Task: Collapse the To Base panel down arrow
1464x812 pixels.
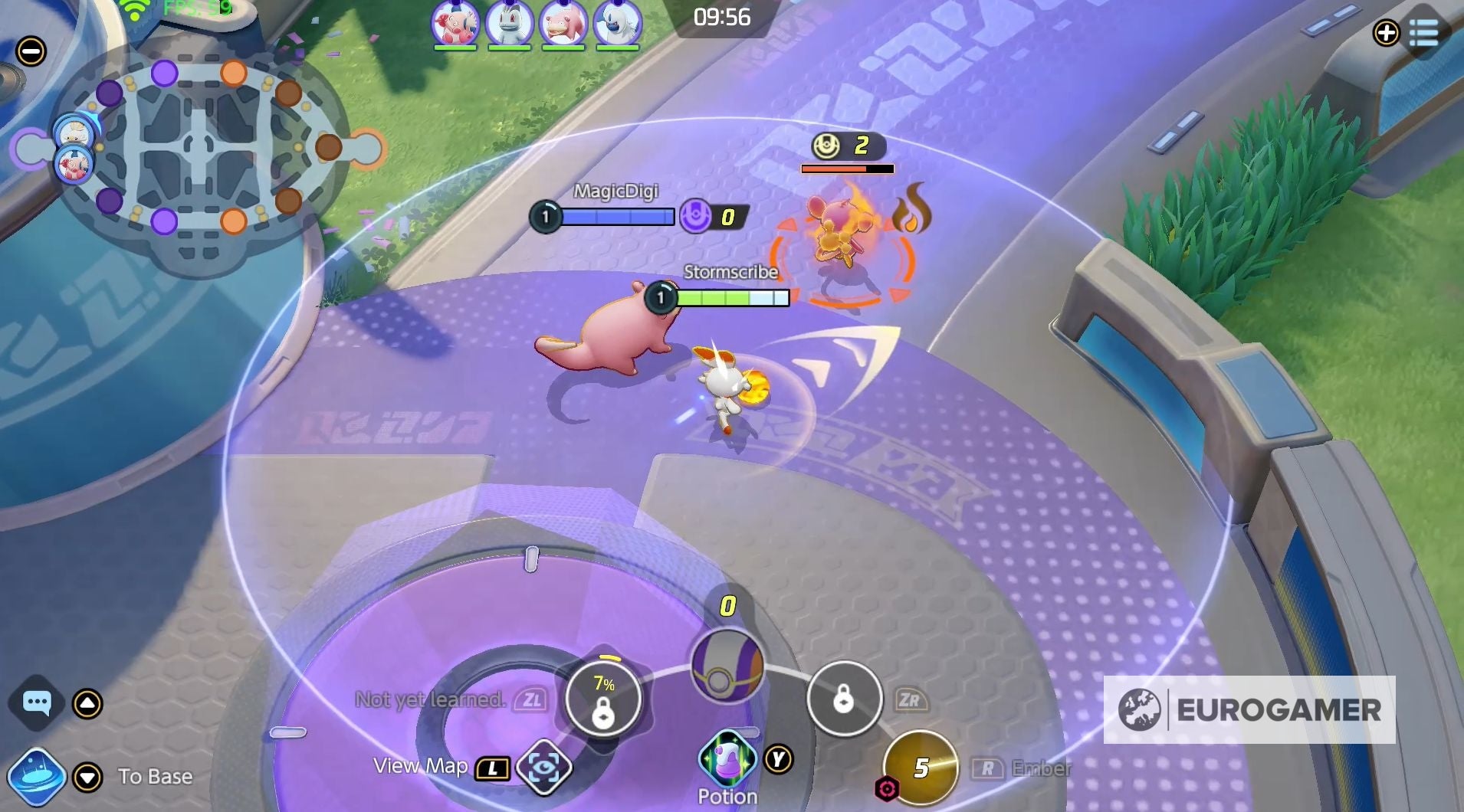Action: (87, 776)
